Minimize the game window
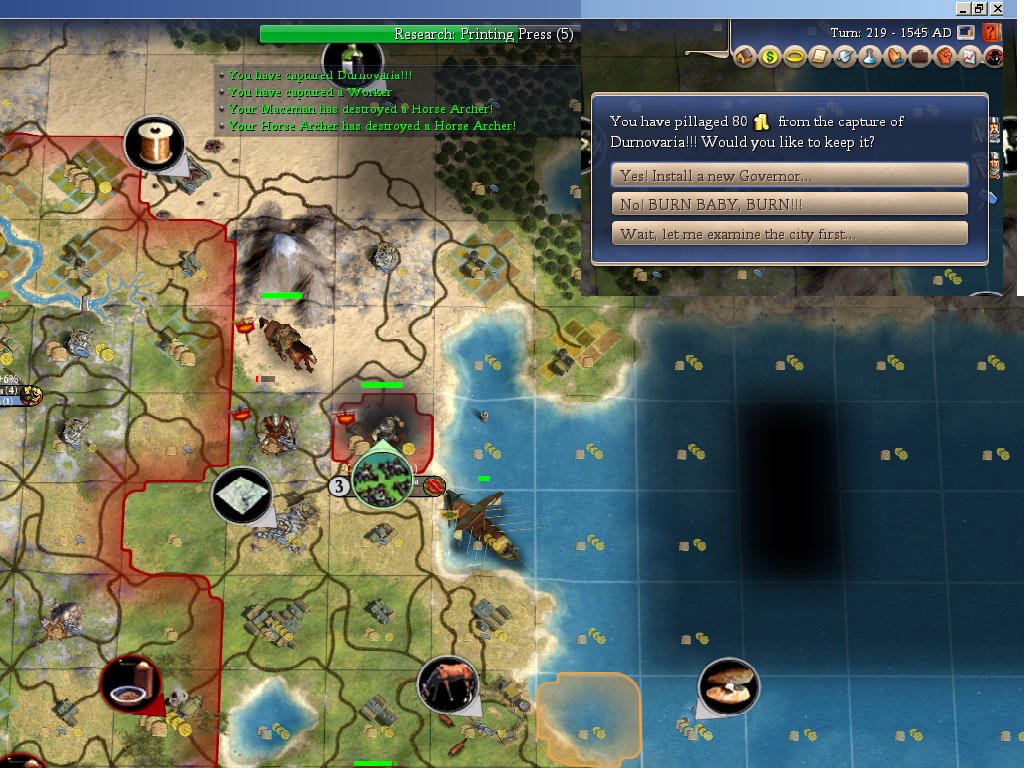The height and width of the screenshot is (768, 1024). click(963, 8)
